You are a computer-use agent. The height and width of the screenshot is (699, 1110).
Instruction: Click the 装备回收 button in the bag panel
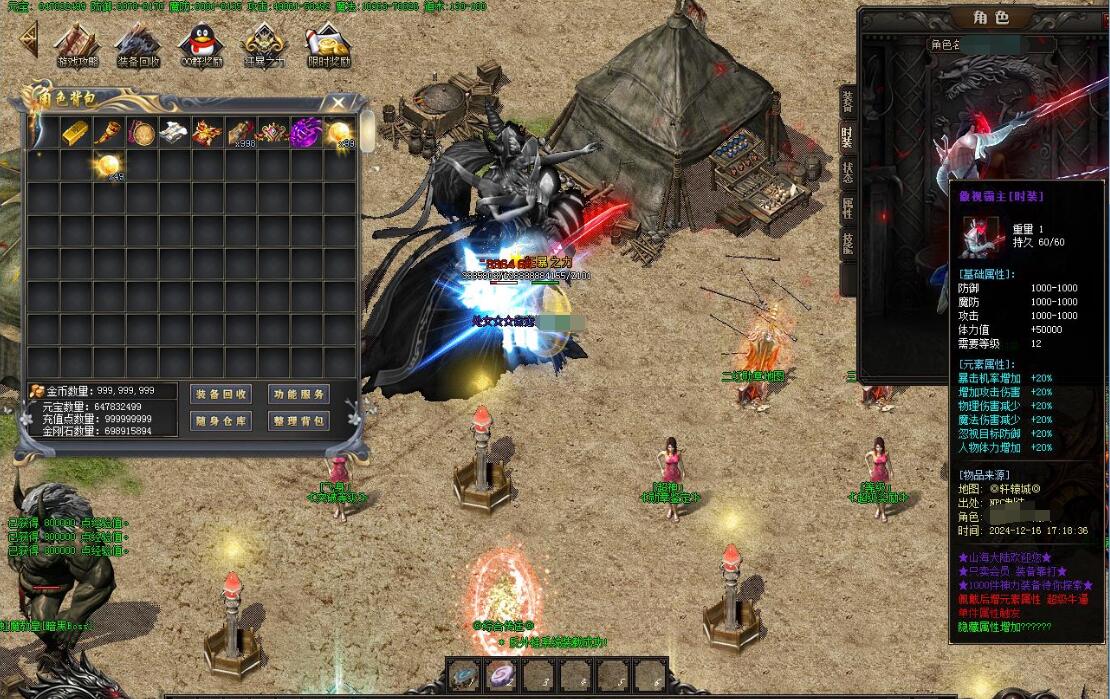click(x=222, y=394)
